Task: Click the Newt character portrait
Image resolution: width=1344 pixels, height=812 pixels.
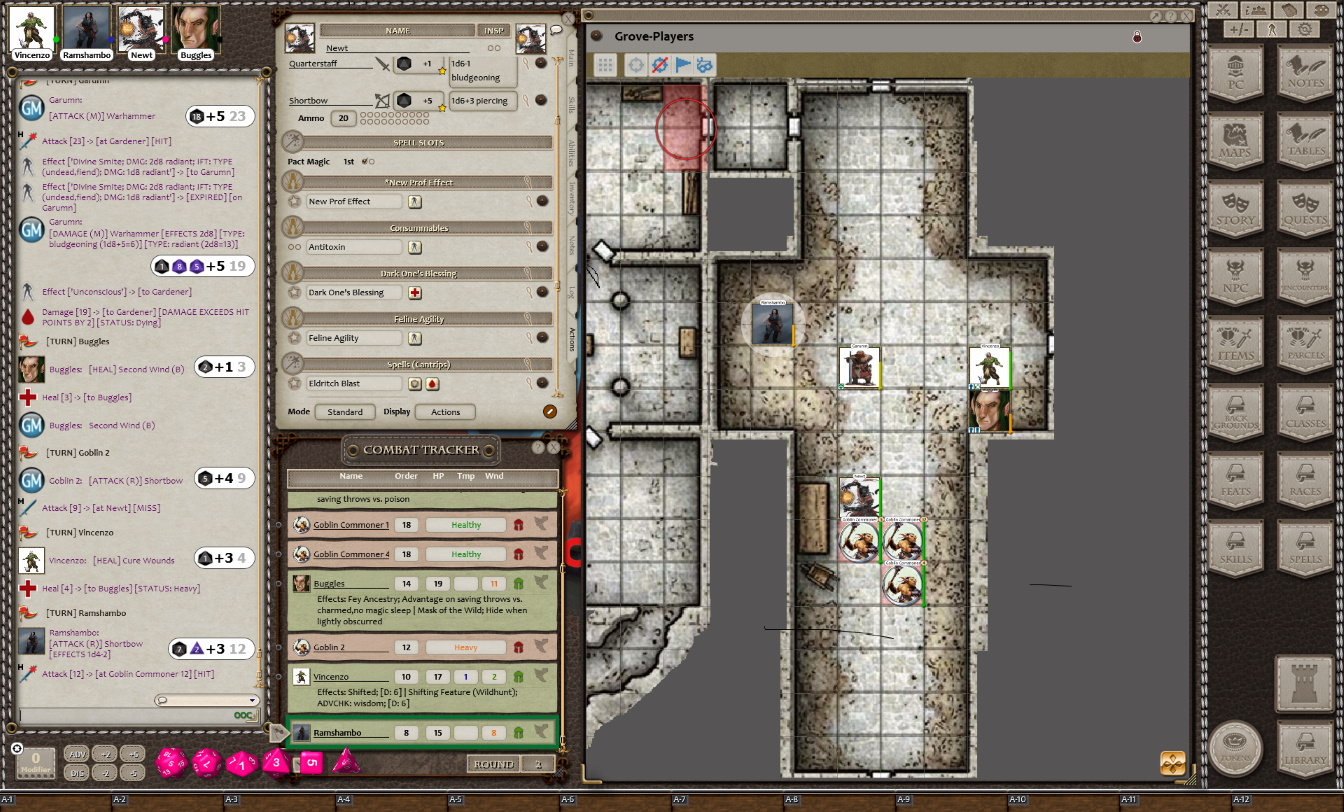Action: (x=141, y=28)
